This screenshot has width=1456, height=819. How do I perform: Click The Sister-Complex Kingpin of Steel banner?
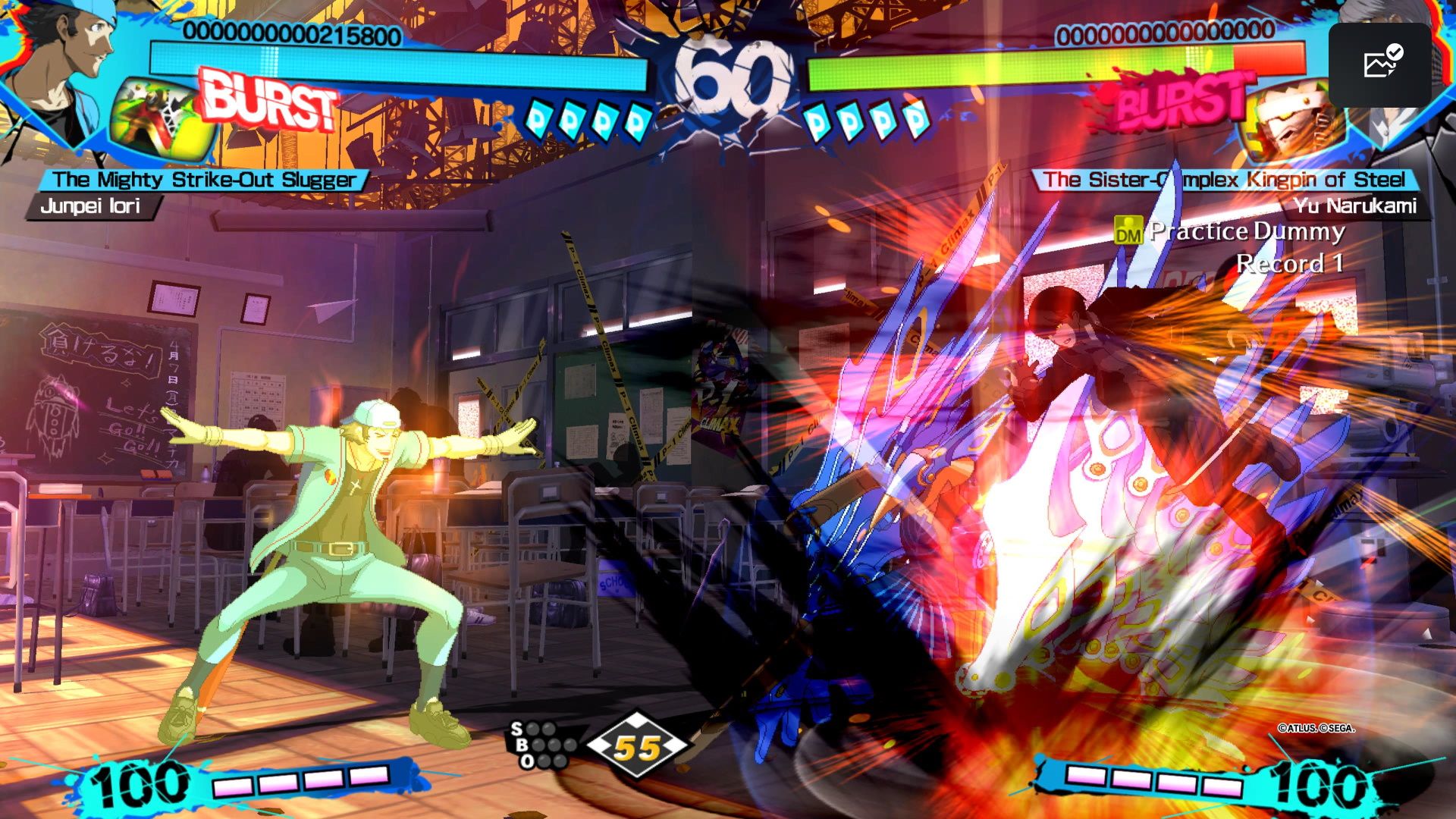click(x=1236, y=181)
